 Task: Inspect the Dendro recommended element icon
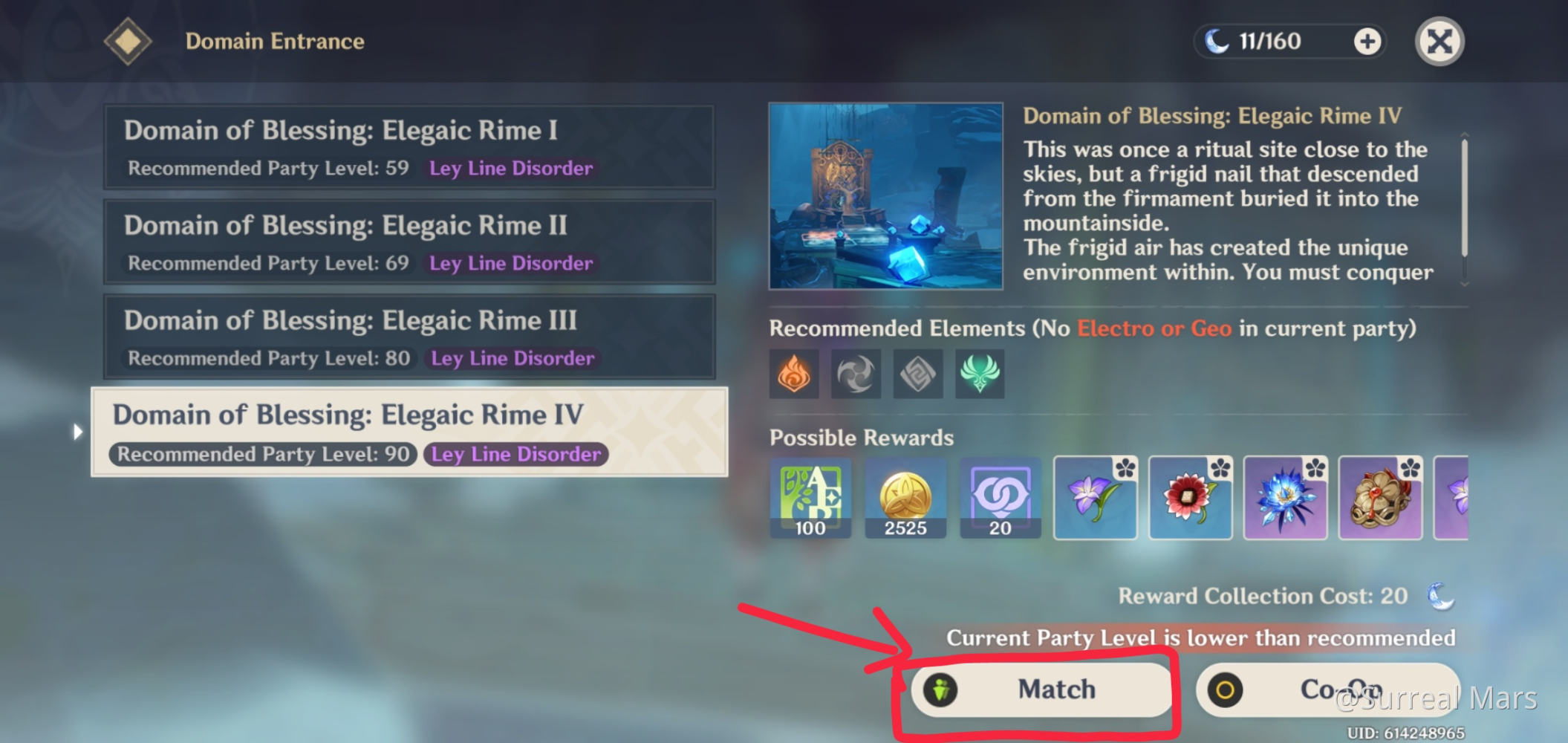tap(980, 374)
